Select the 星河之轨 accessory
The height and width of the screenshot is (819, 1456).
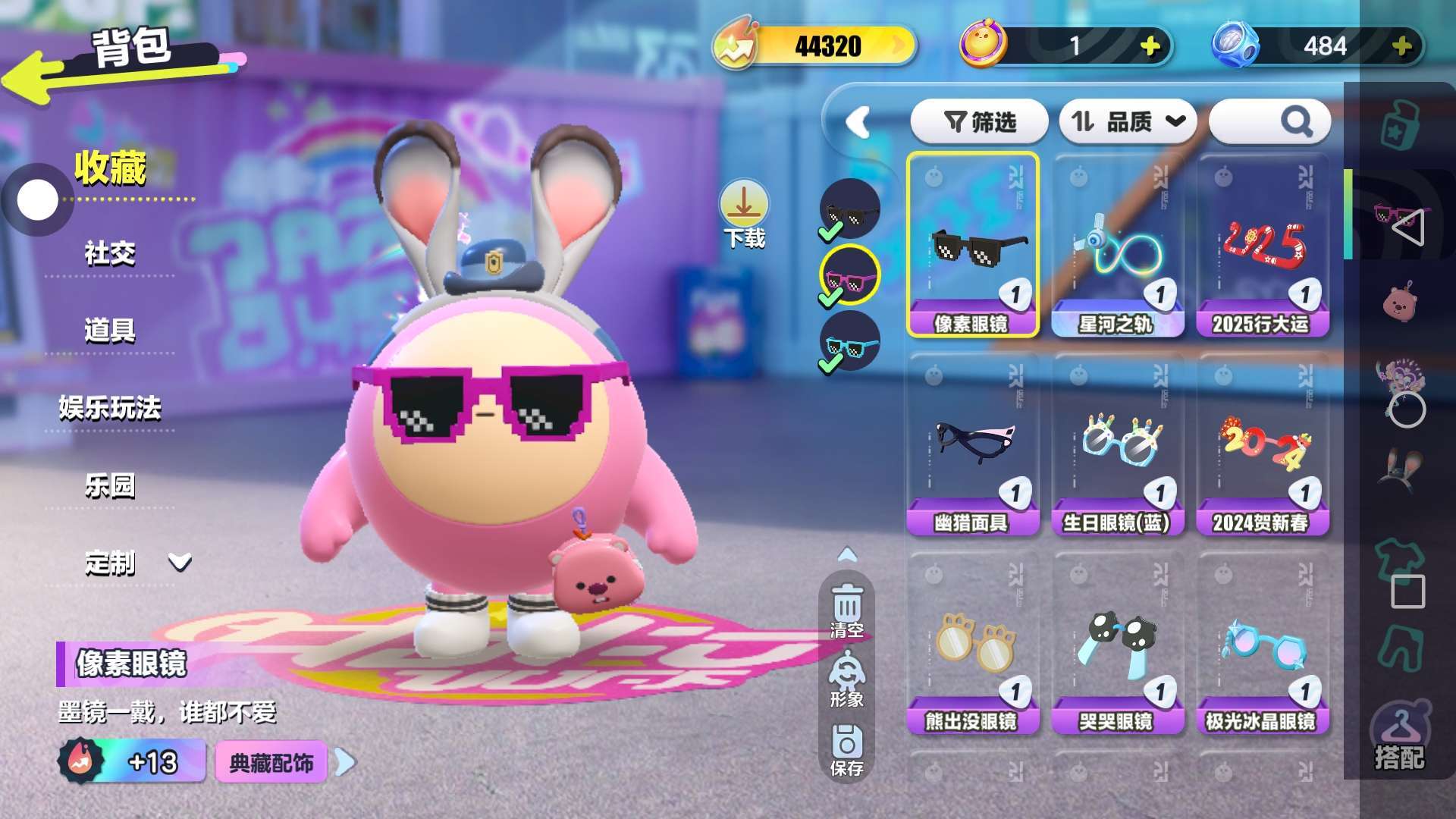[1117, 246]
